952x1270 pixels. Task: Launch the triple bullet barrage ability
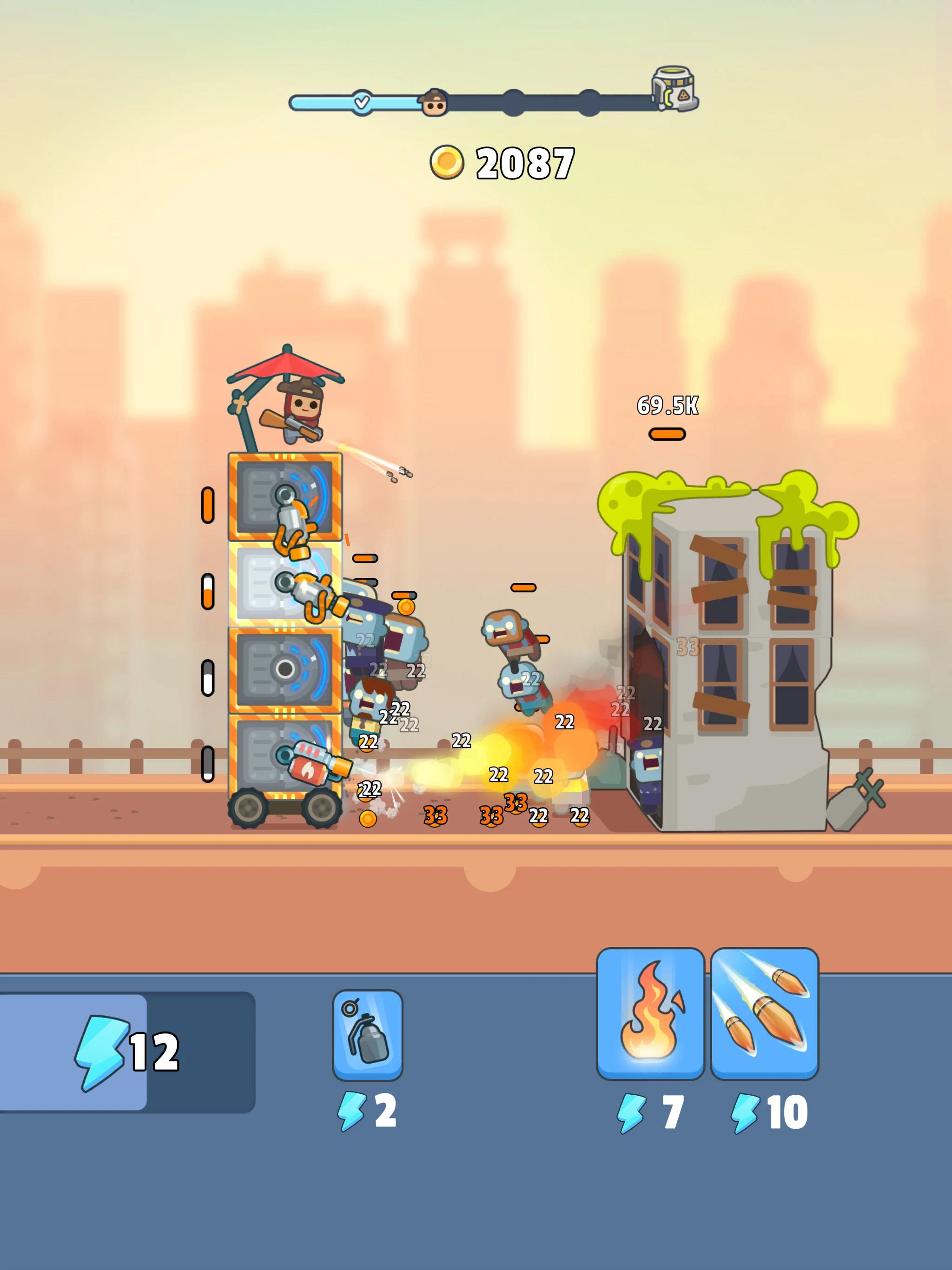point(764,1013)
